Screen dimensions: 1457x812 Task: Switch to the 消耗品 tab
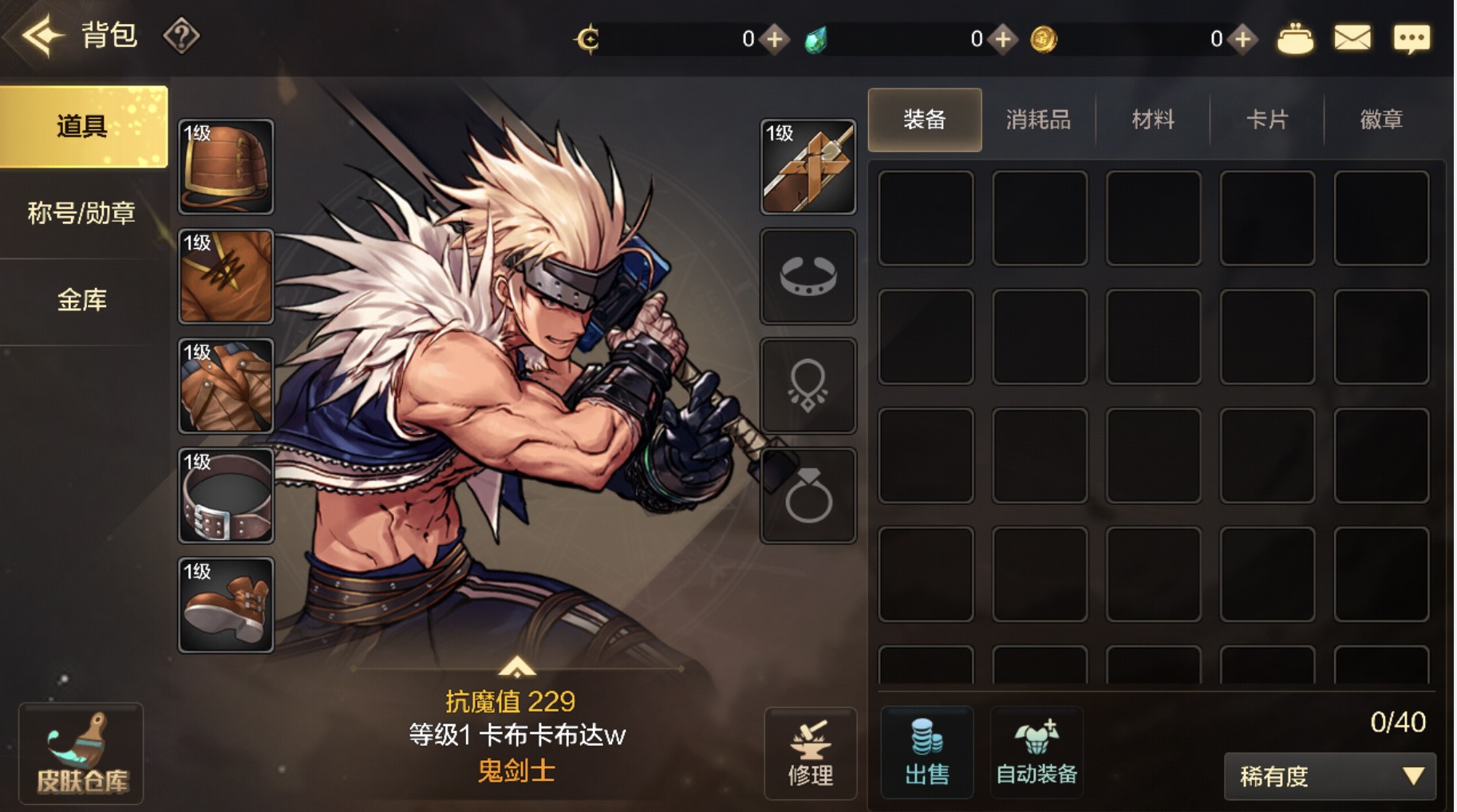(1038, 120)
